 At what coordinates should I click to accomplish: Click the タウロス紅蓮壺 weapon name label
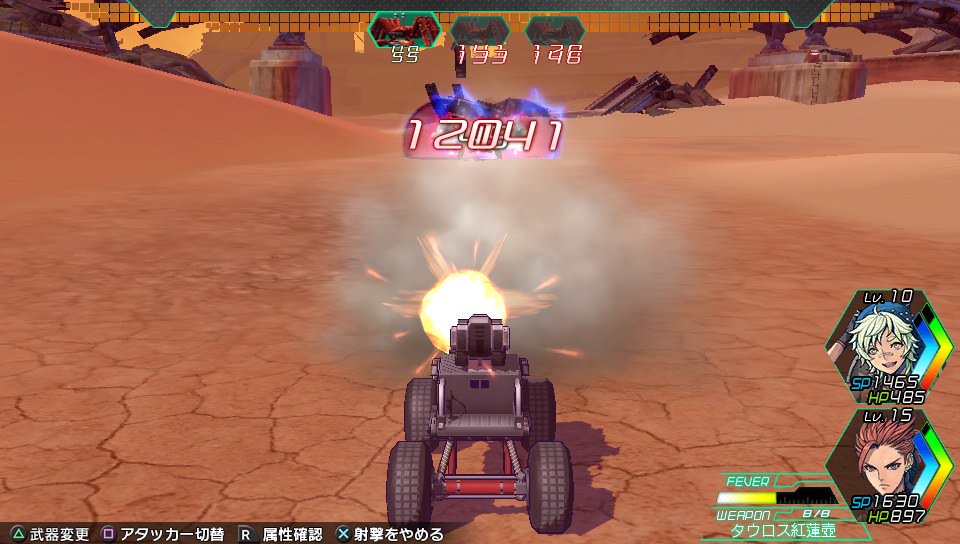774,530
